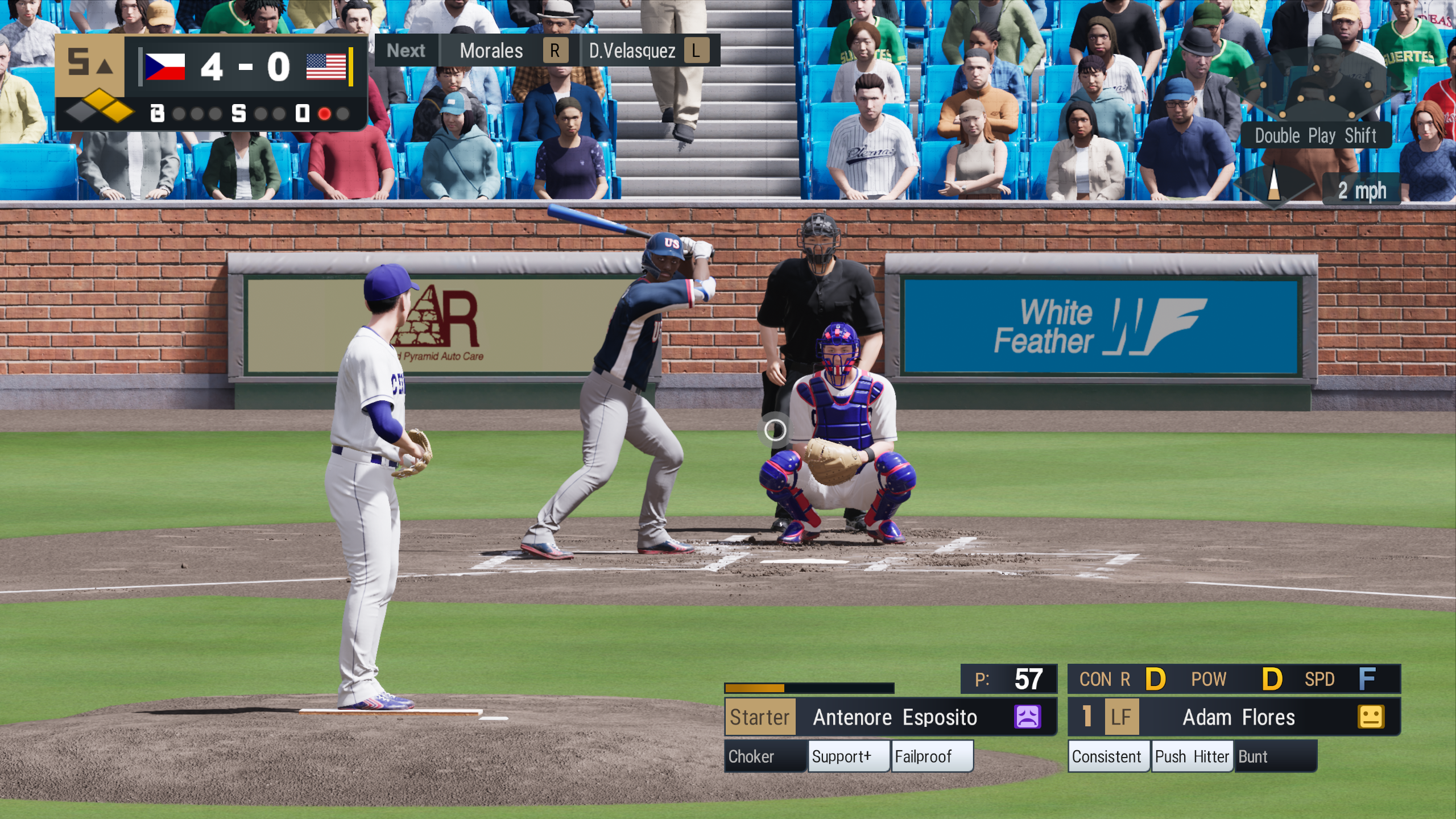Click the Double Play Shift label
The height and width of the screenshot is (819, 1456).
point(1316,136)
